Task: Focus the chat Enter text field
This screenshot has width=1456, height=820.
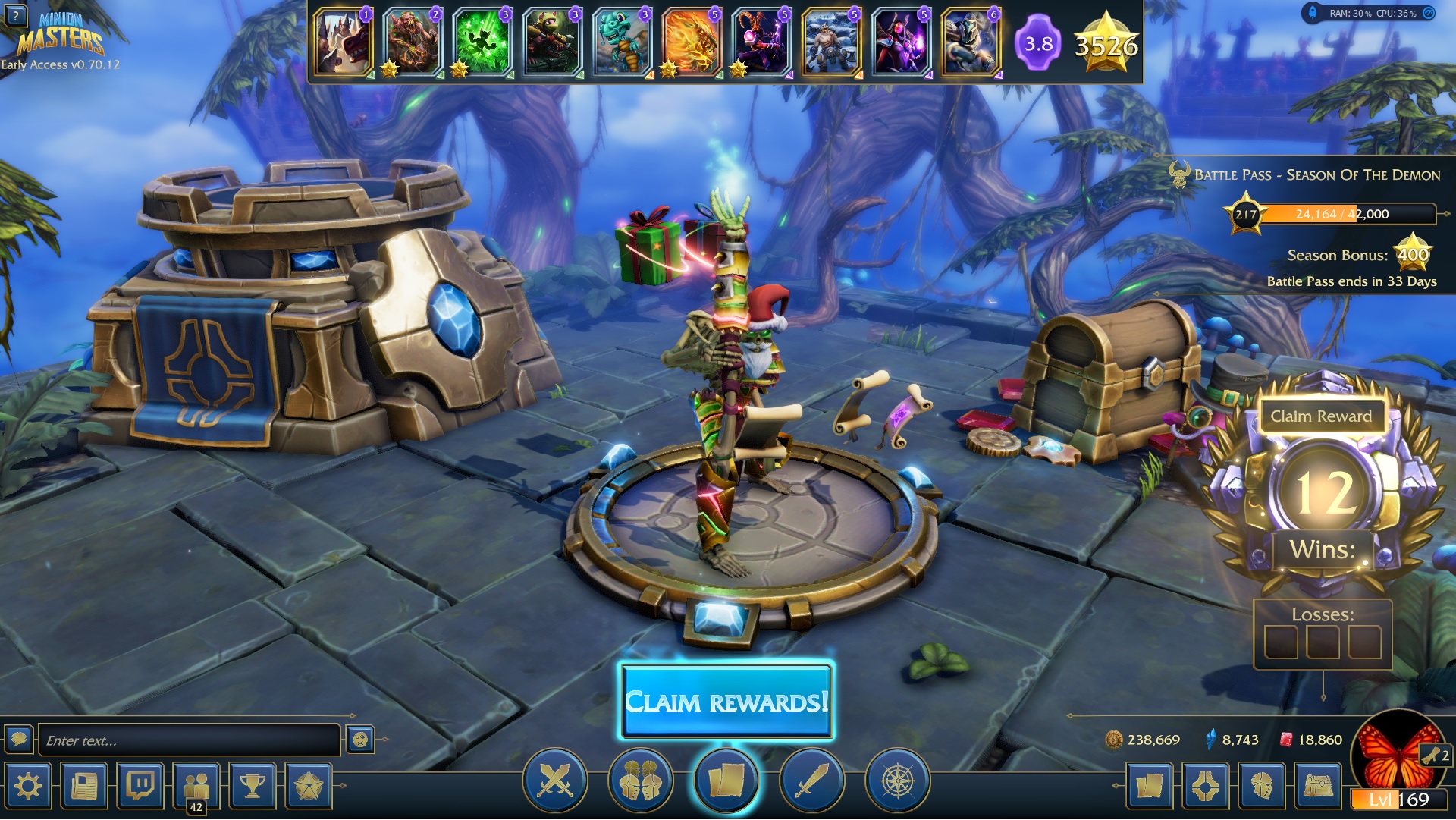Action: (188, 740)
